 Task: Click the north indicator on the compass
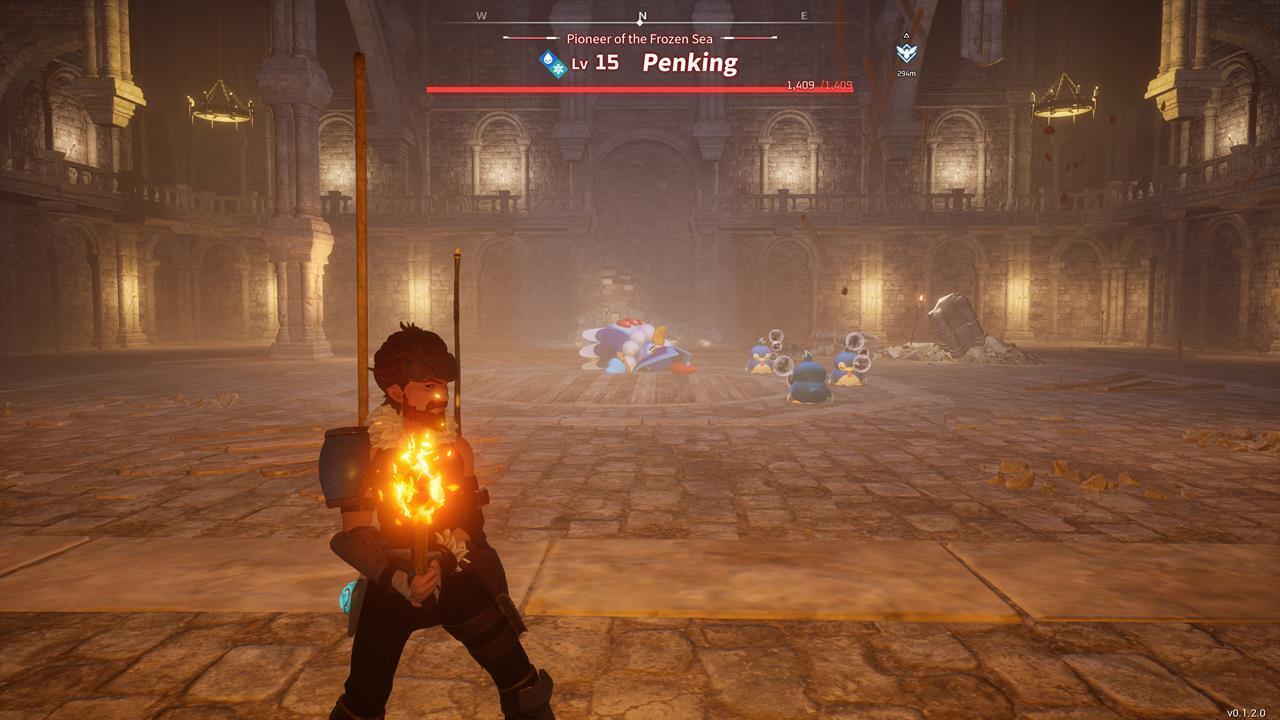pos(642,17)
